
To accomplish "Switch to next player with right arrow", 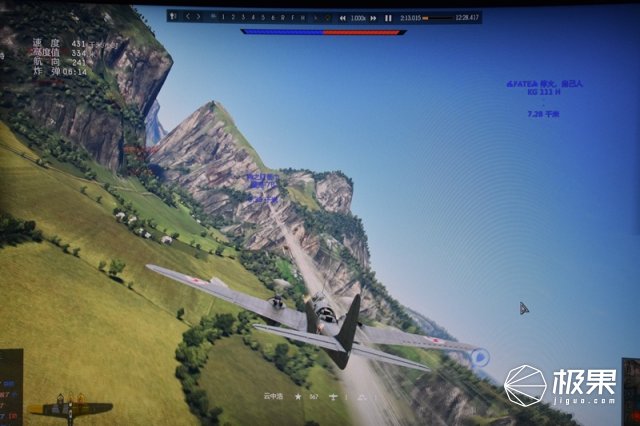I will [199, 17].
